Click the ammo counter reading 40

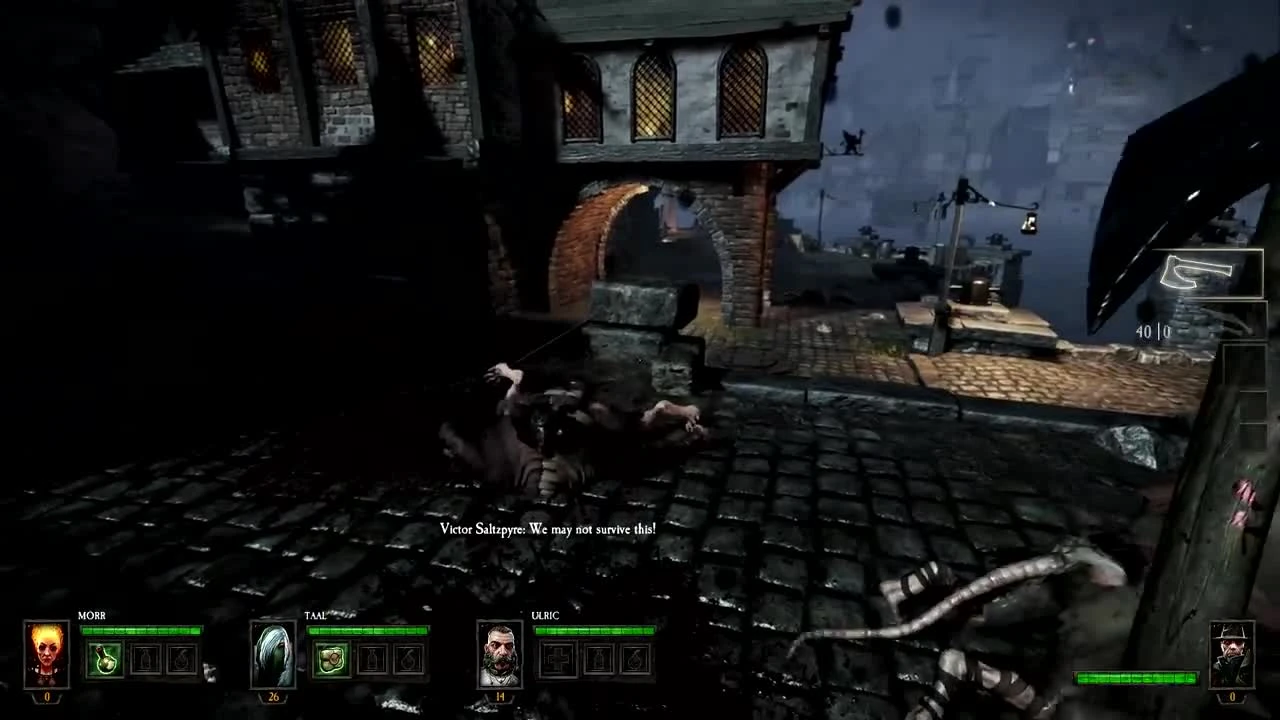click(x=1144, y=330)
